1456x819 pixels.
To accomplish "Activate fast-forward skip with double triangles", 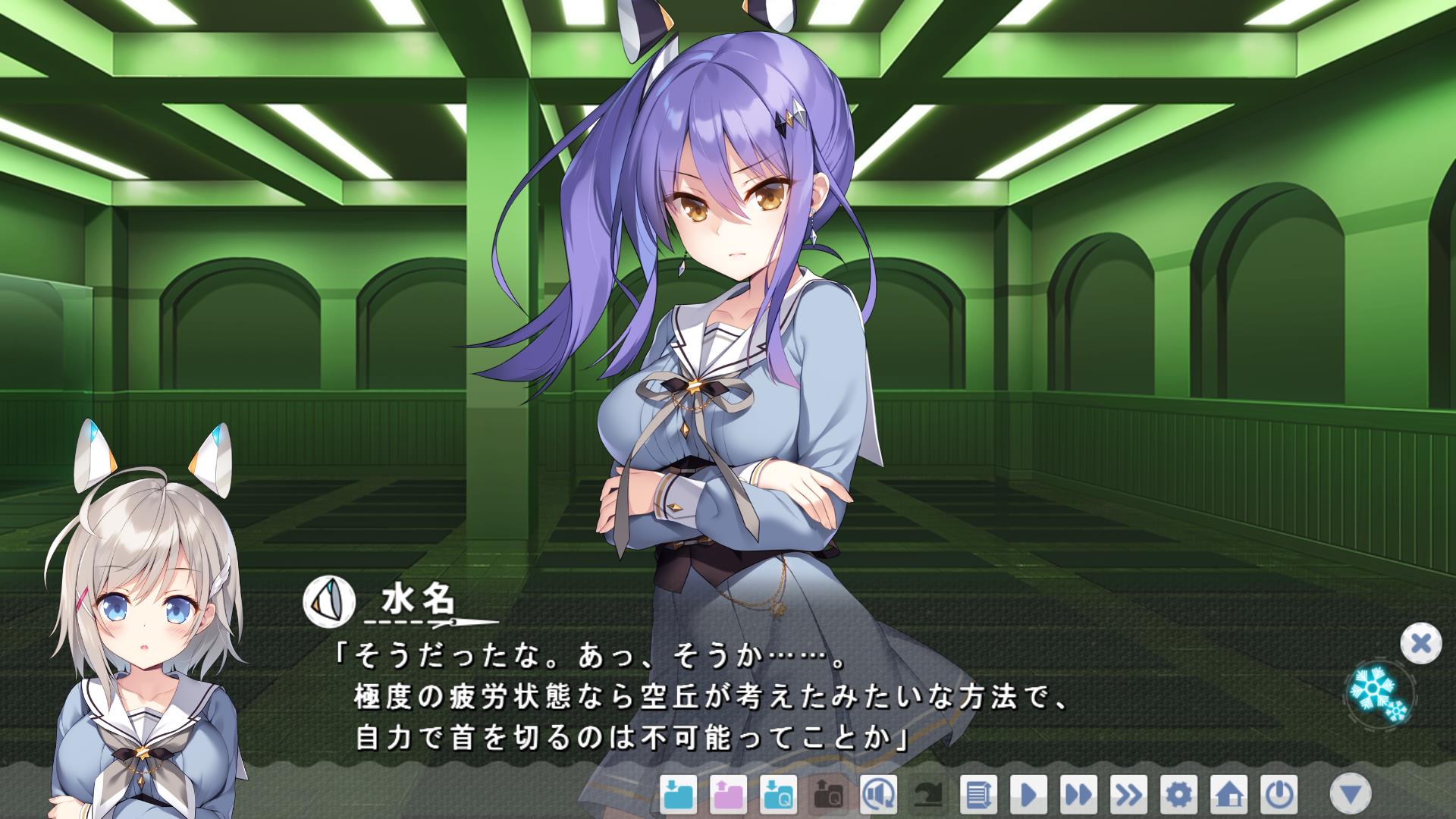I will pyautogui.click(x=1078, y=795).
